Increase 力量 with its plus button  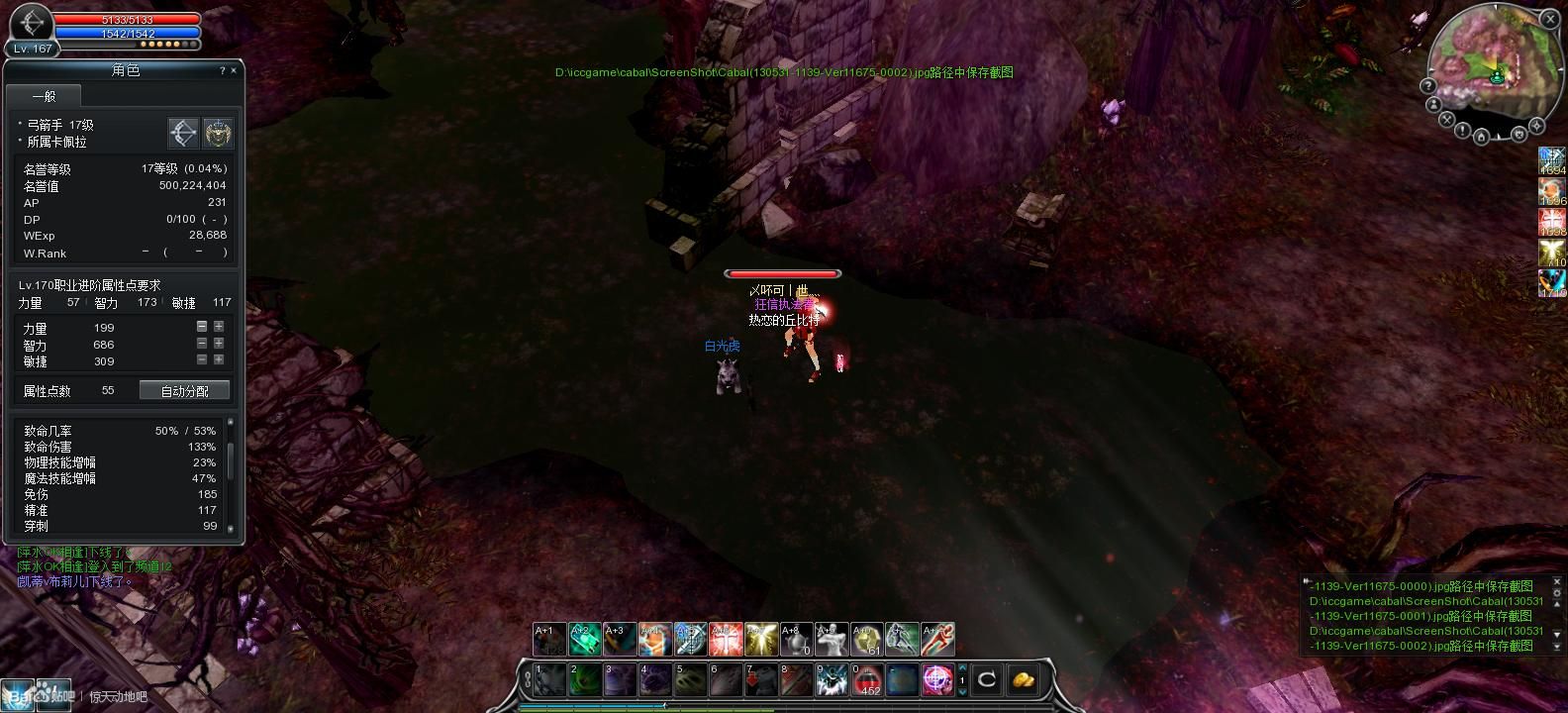(218, 327)
